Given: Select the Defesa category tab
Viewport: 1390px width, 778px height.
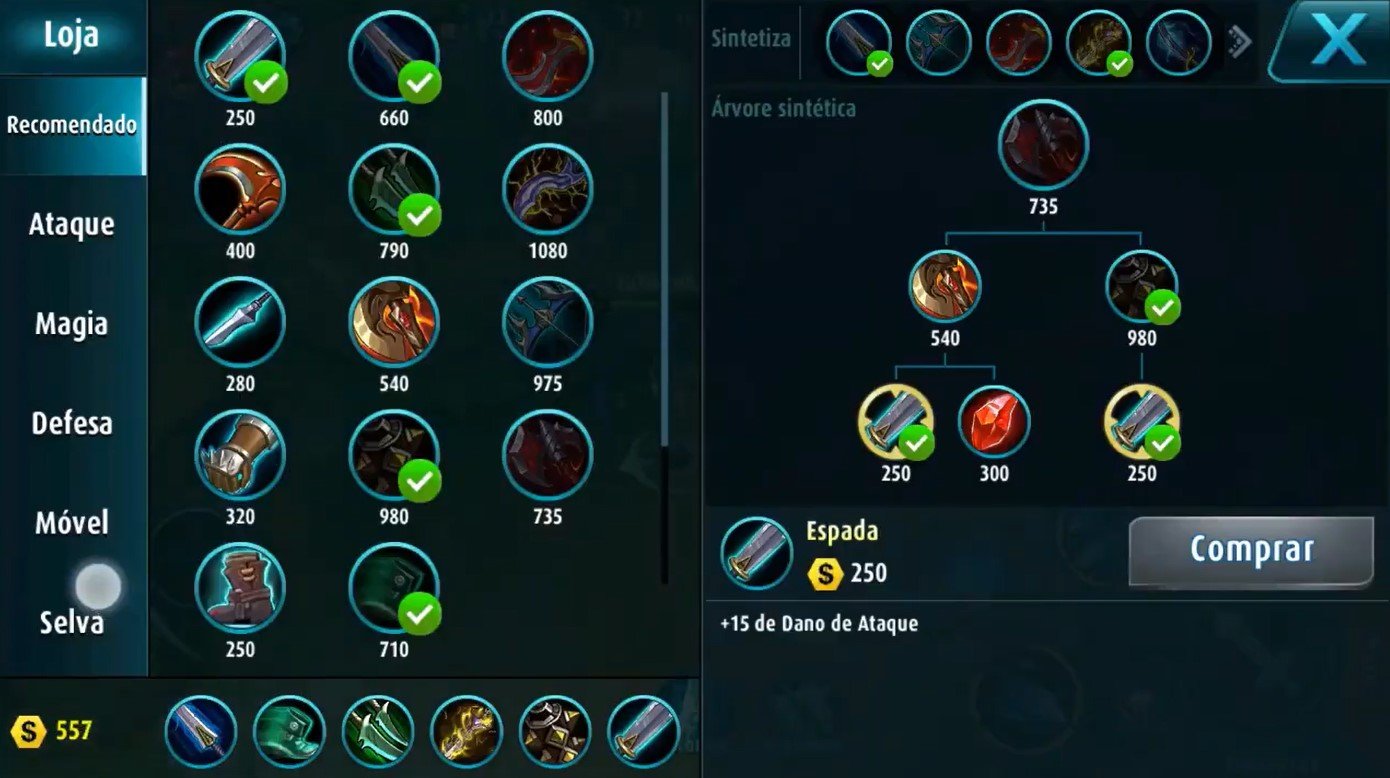Looking at the screenshot, I should [72, 423].
